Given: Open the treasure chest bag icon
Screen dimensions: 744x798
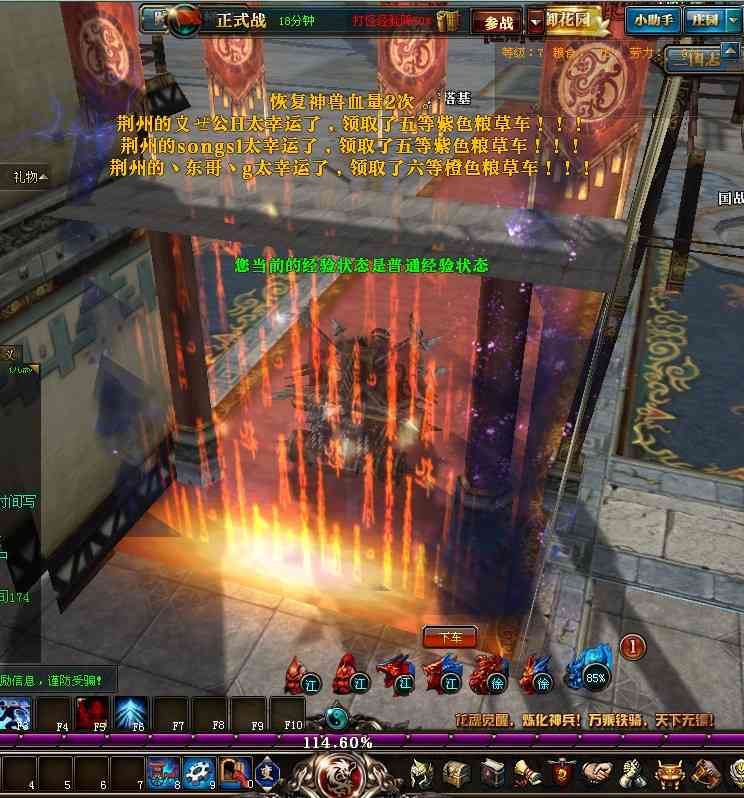Looking at the screenshot, I should coord(457,773).
